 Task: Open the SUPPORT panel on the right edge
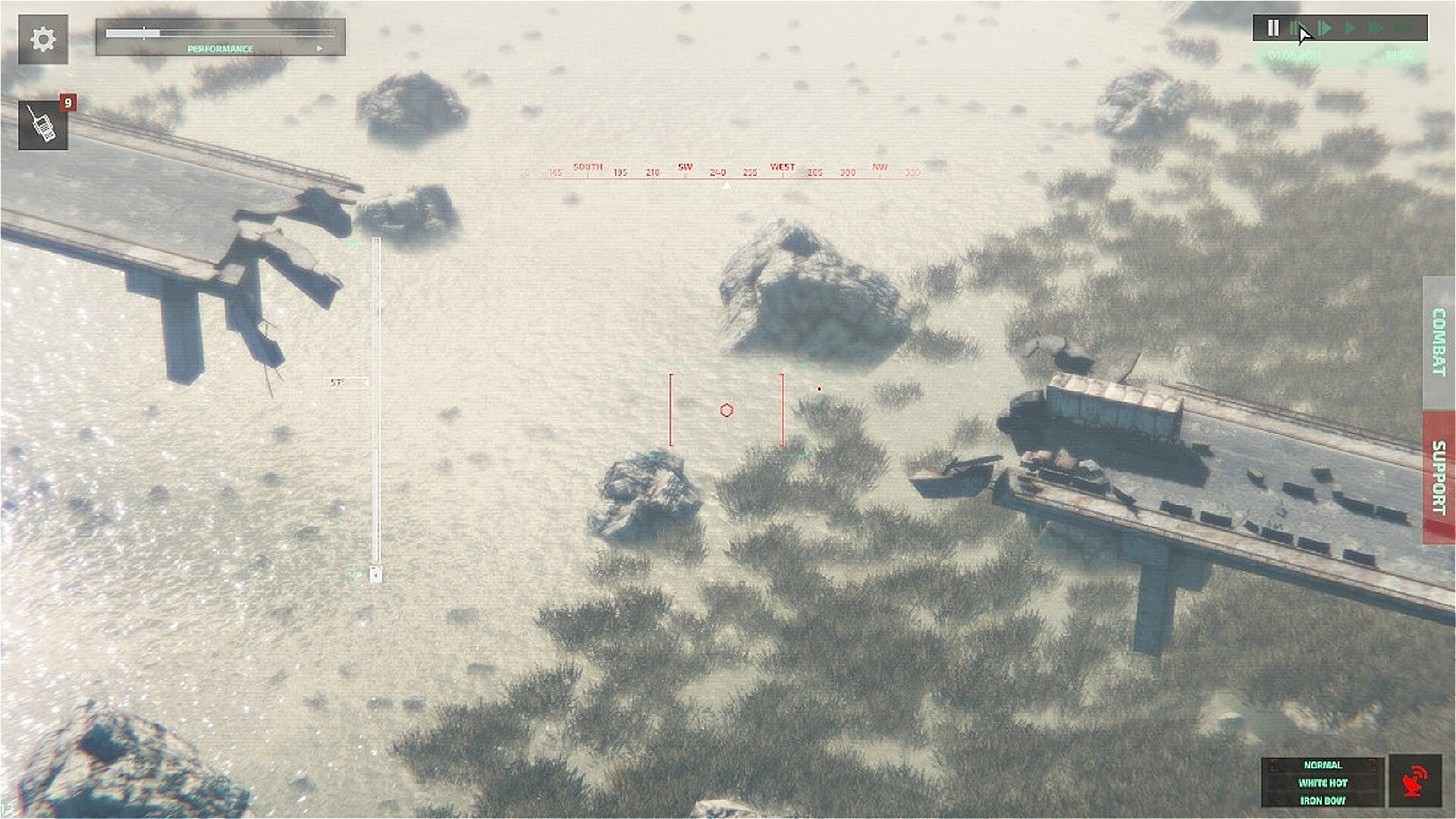coord(1437,472)
